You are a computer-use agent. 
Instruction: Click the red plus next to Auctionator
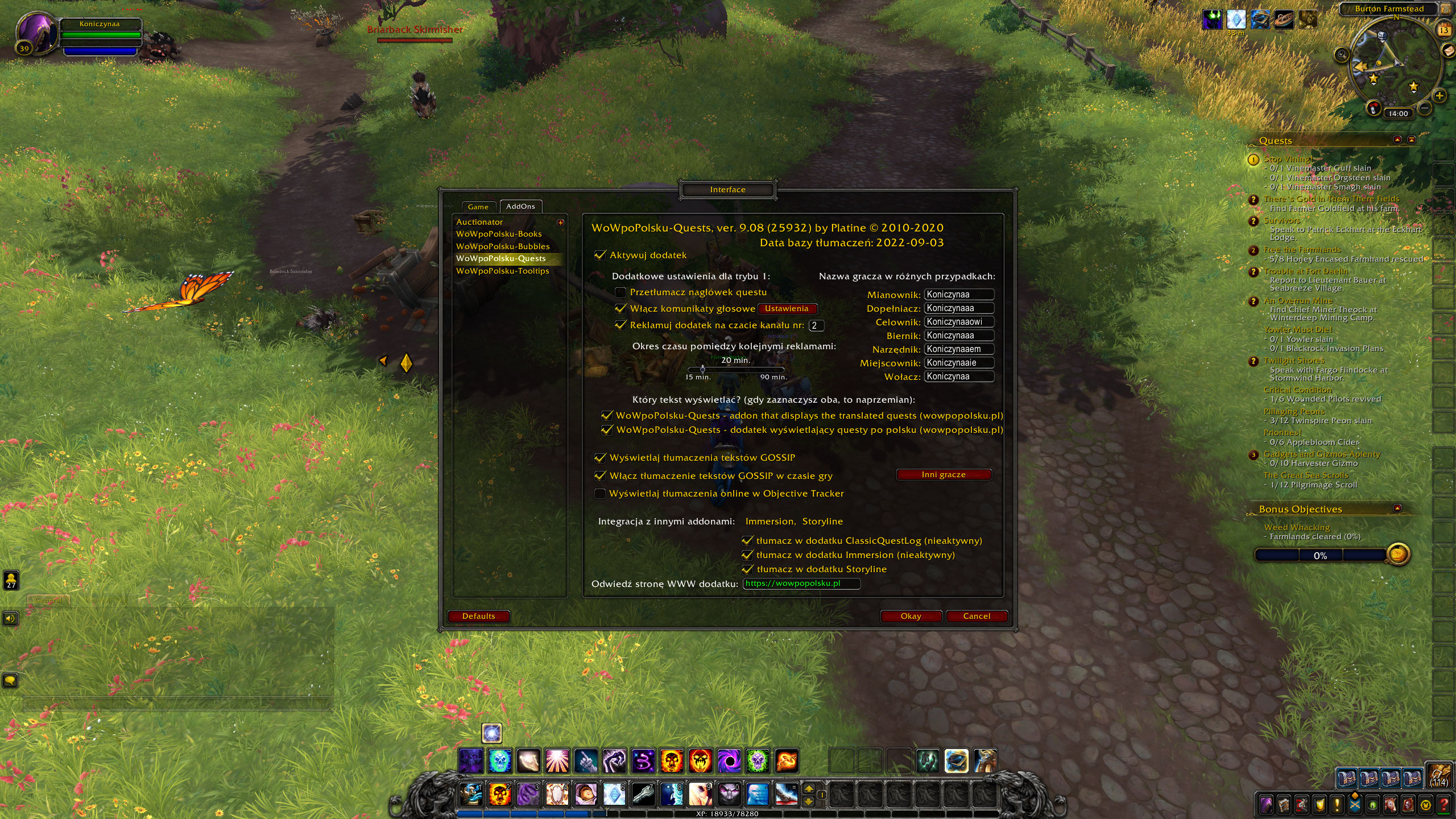coord(561,222)
